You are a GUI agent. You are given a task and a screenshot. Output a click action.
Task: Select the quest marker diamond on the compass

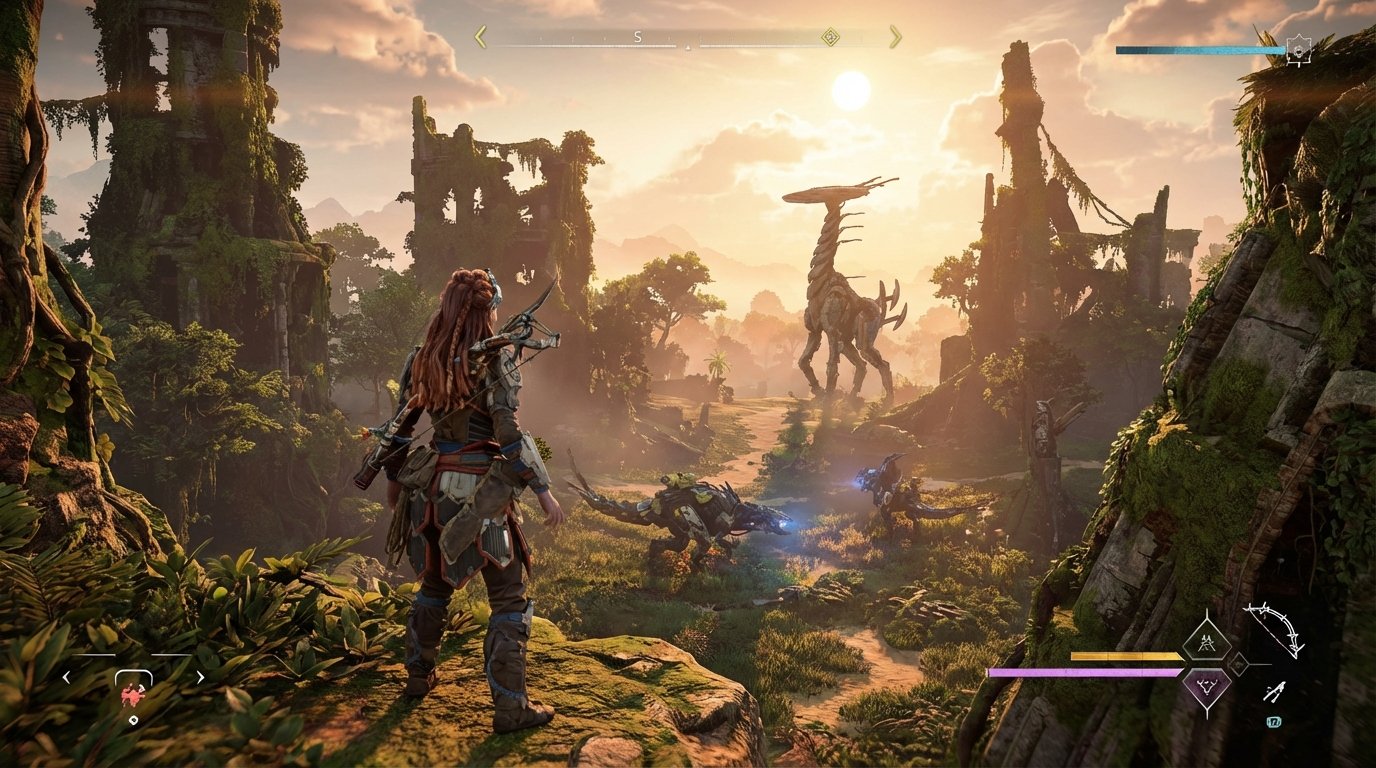coord(829,38)
